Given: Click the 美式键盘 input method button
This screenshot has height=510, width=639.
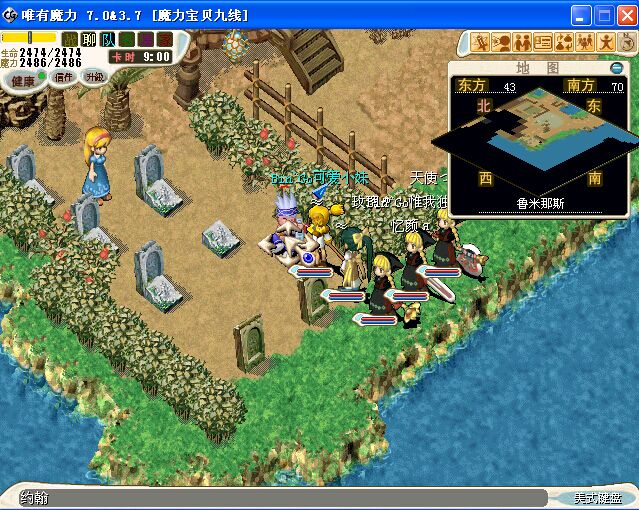Looking at the screenshot, I should [597, 497].
